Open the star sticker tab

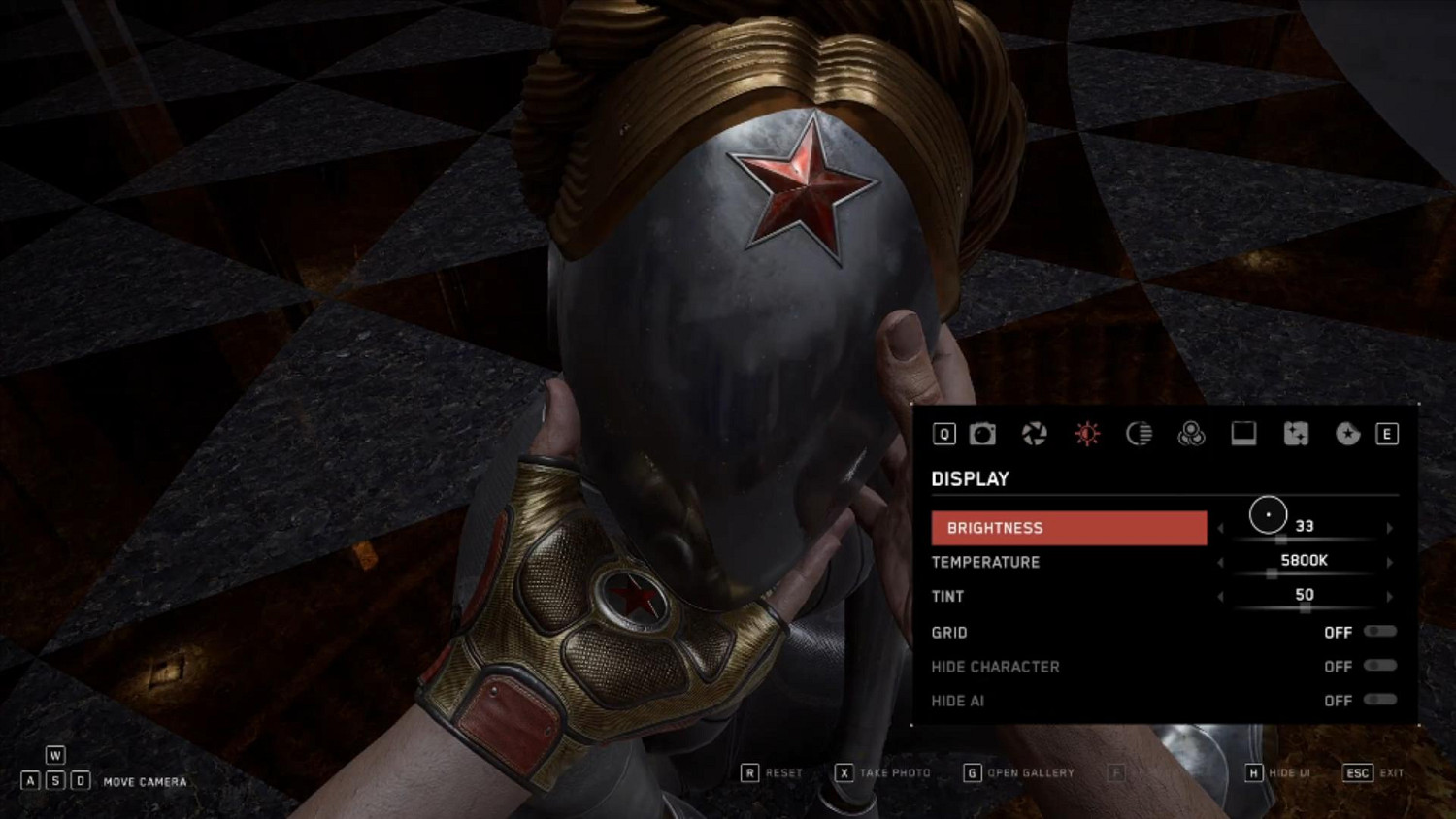point(1347,434)
